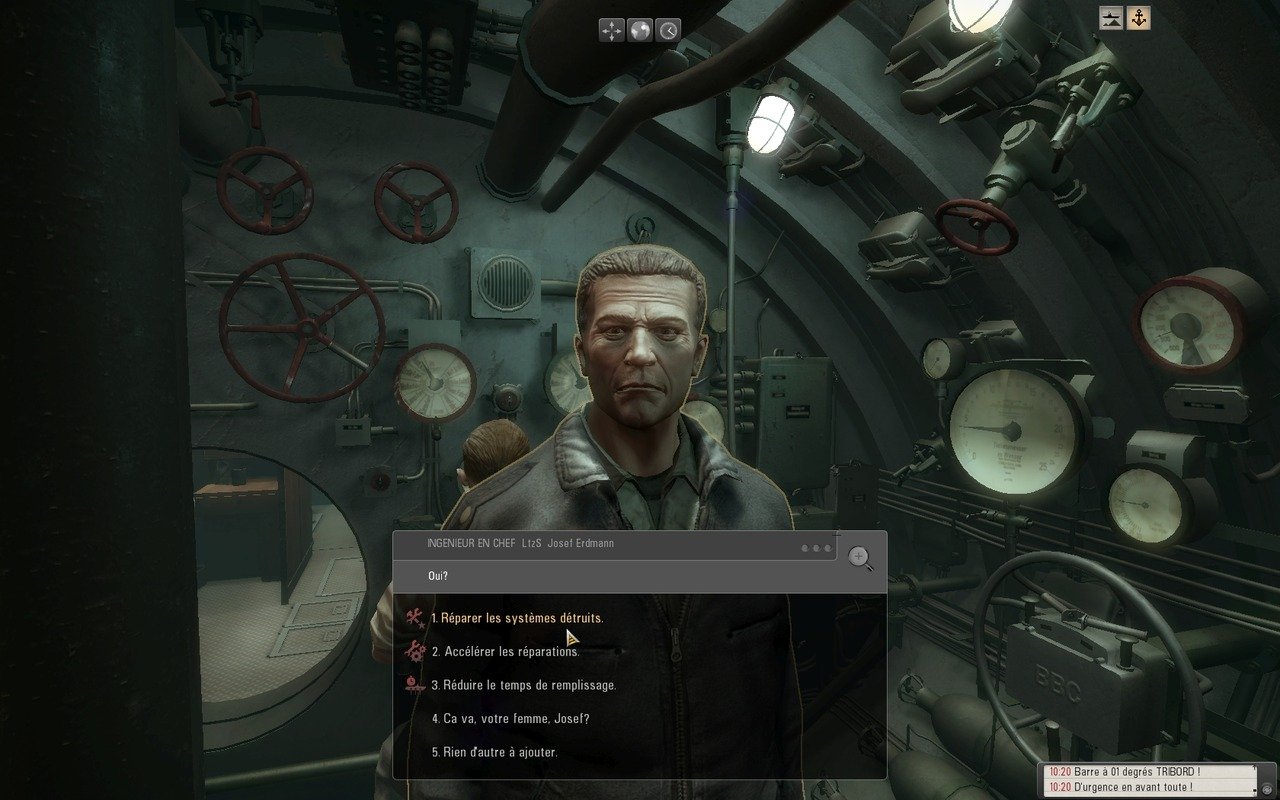The image size is (1280, 800).
Task: Open the globe map icon
Action: (640, 30)
